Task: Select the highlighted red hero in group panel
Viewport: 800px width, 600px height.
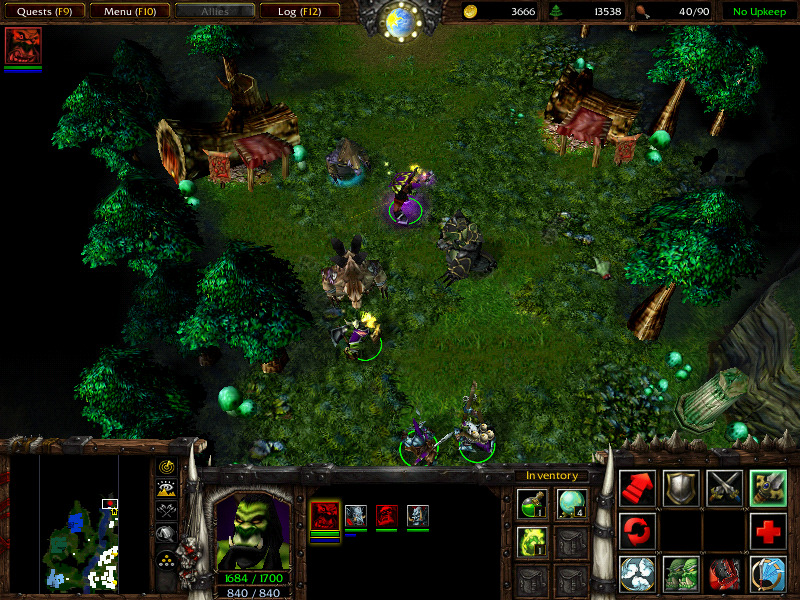Action: [x=325, y=516]
